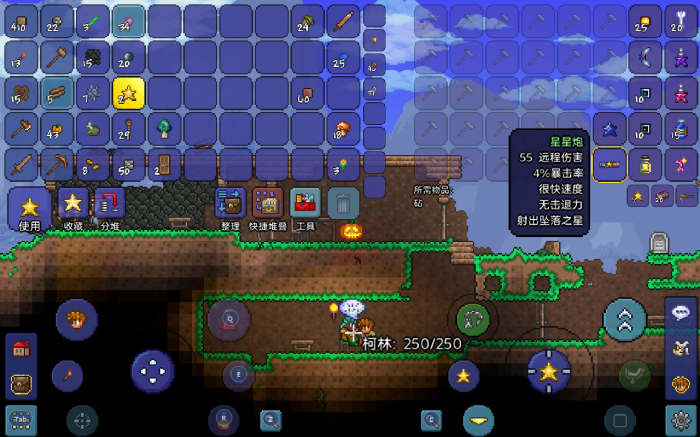Select the blue boomerang crafting slot
700x437 pixels.
pos(645,57)
